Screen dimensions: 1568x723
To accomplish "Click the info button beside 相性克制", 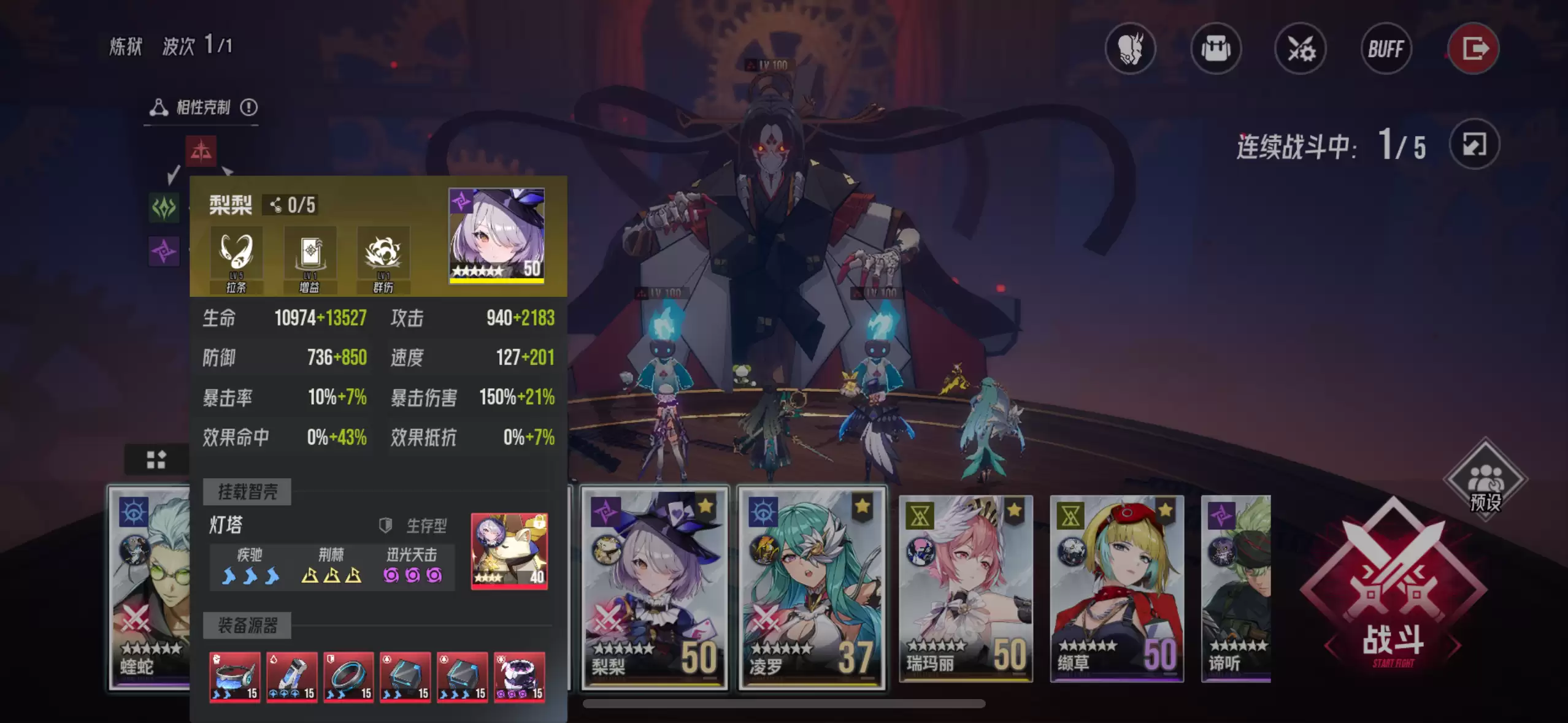I will pos(250,107).
